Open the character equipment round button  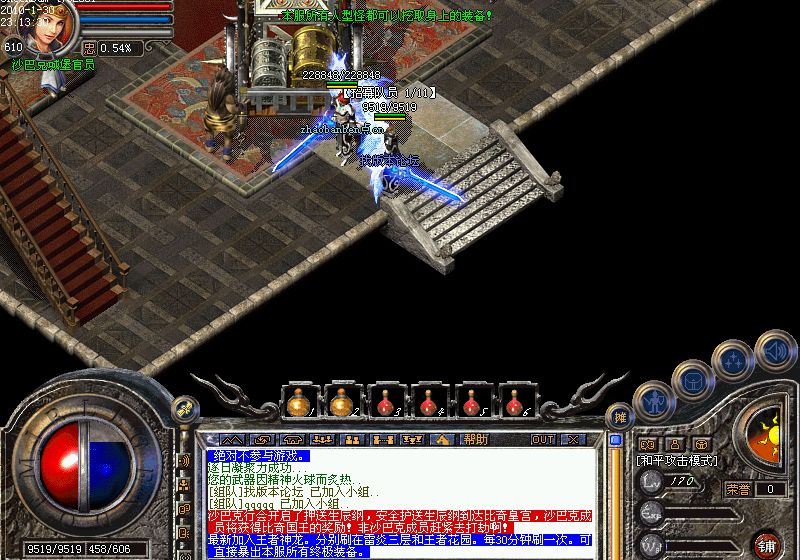pyautogui.click(x=653, y=402)
